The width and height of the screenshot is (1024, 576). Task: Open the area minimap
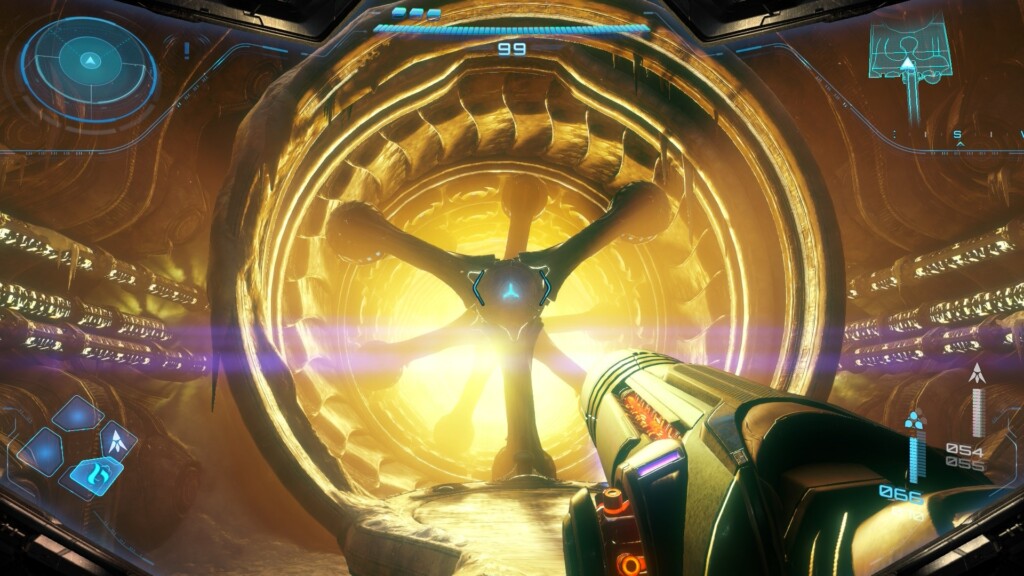tap(907, 52)
